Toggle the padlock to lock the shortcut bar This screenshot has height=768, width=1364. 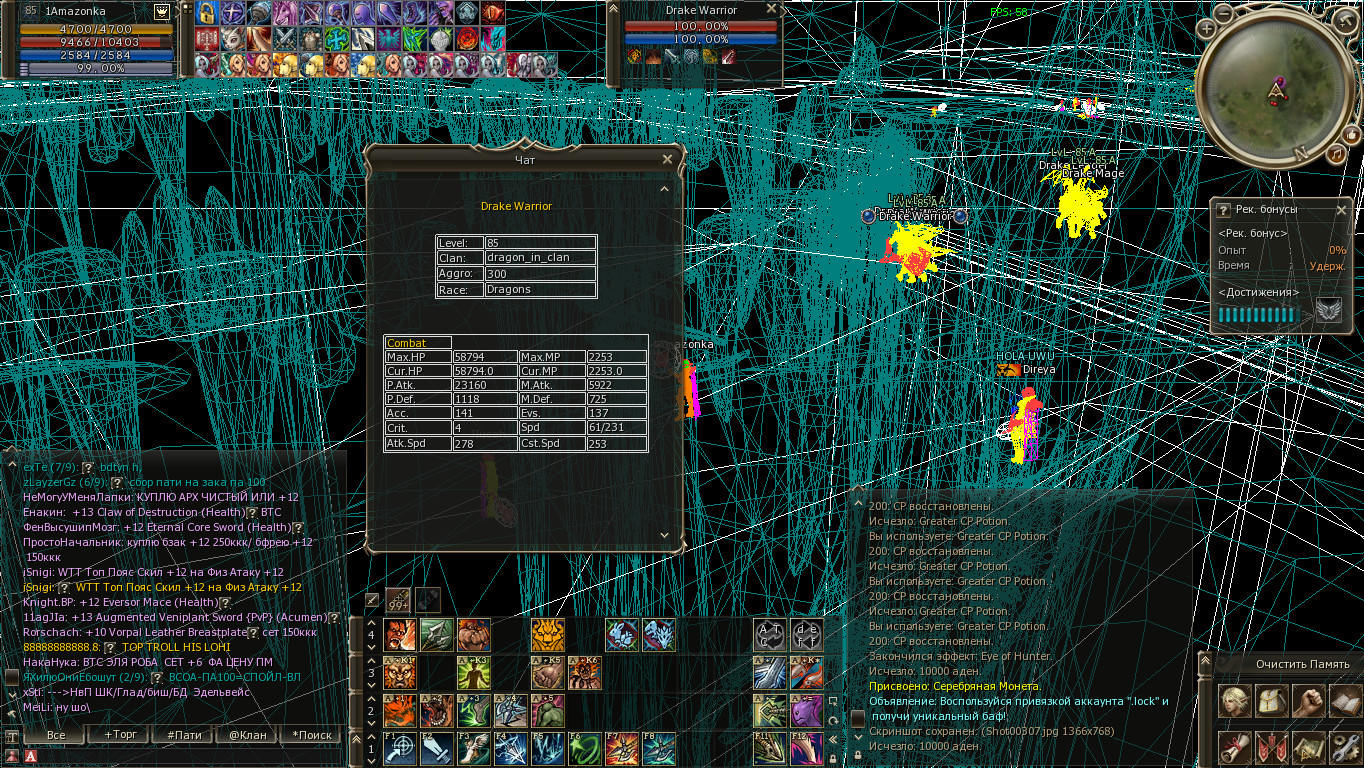833,757
